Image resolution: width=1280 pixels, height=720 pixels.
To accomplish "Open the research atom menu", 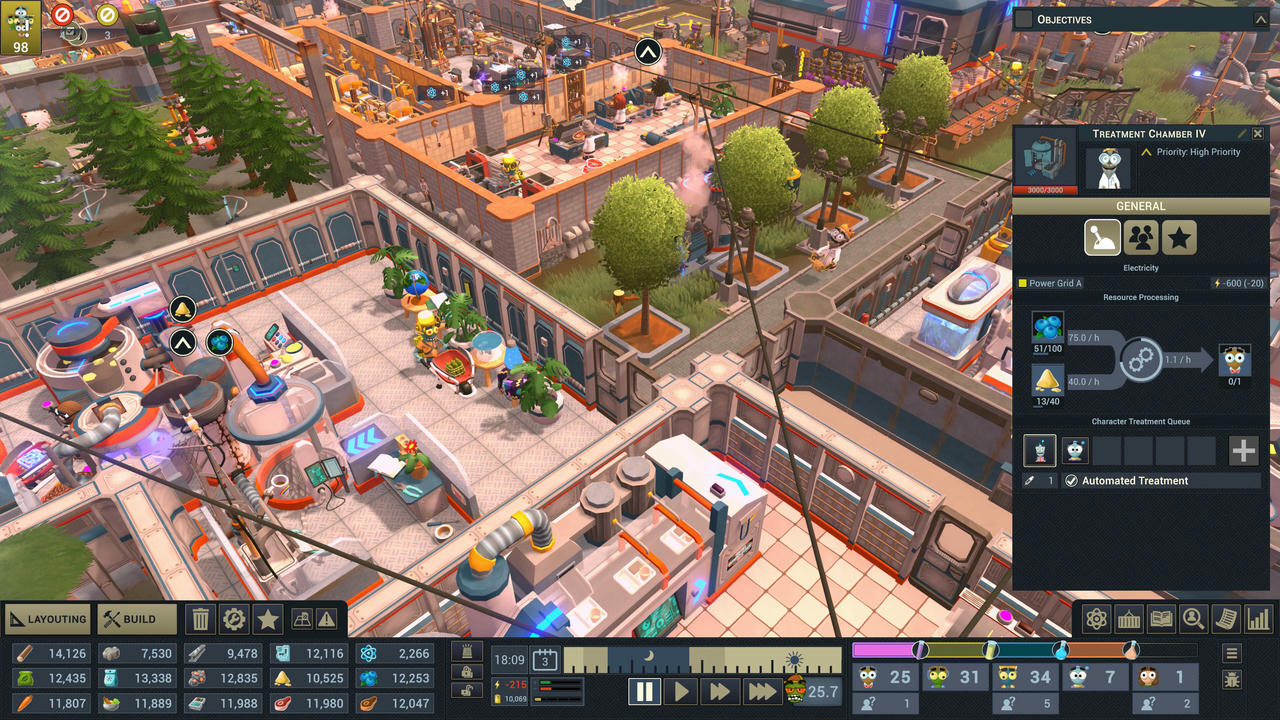I will (1097, 619).
